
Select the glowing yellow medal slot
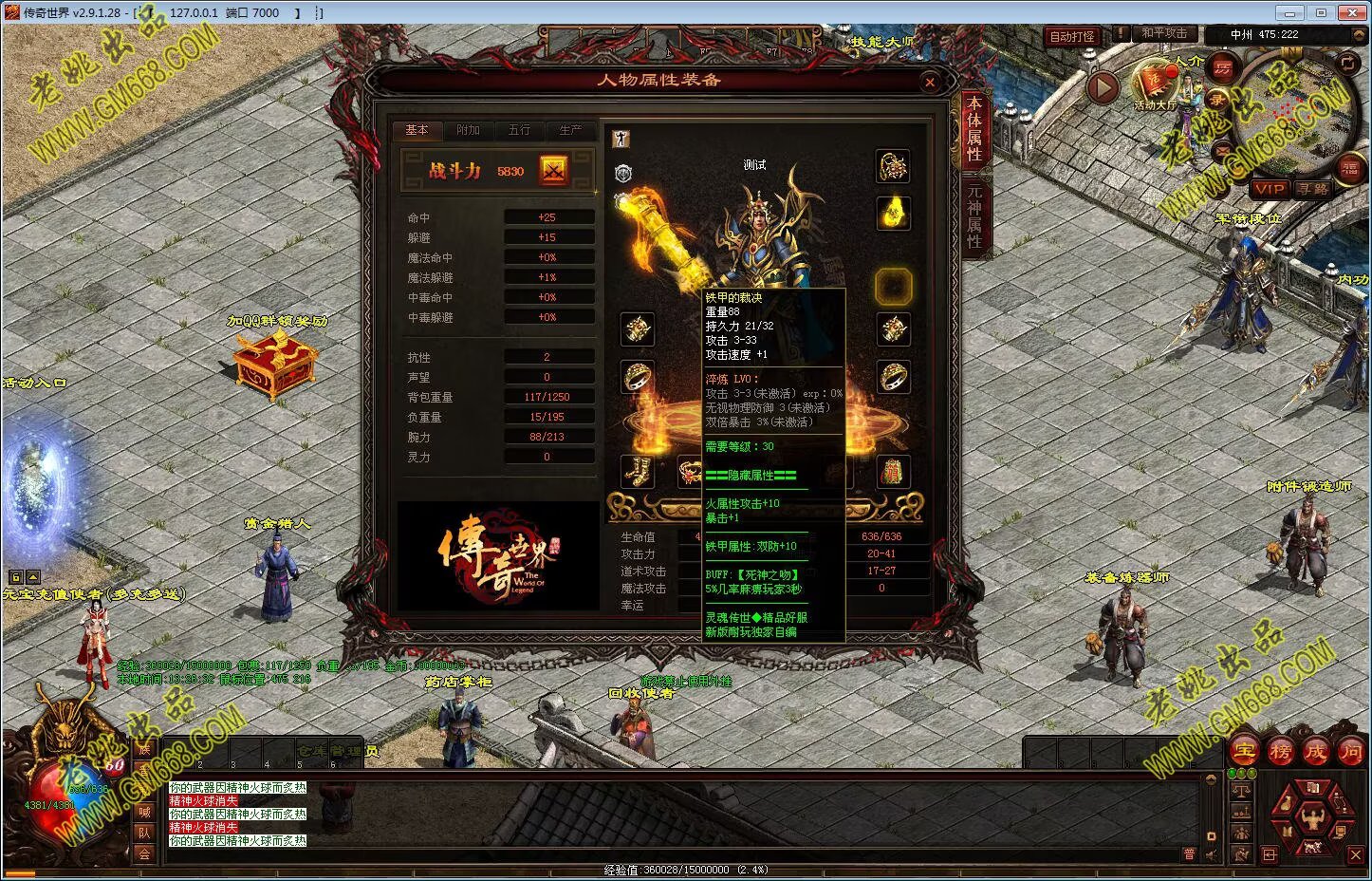click(892, 212)
